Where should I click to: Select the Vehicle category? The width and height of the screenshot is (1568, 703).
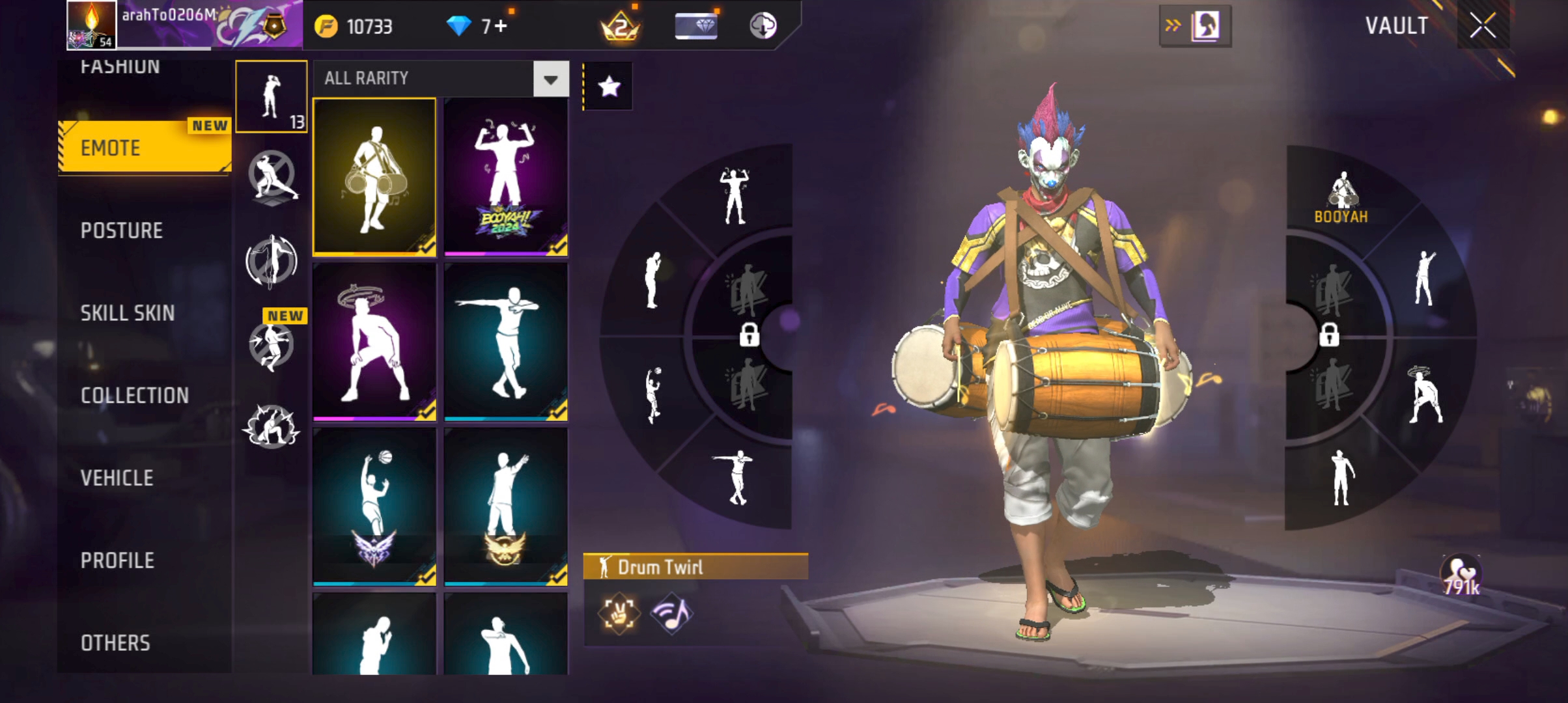click(x=117, y=478)
